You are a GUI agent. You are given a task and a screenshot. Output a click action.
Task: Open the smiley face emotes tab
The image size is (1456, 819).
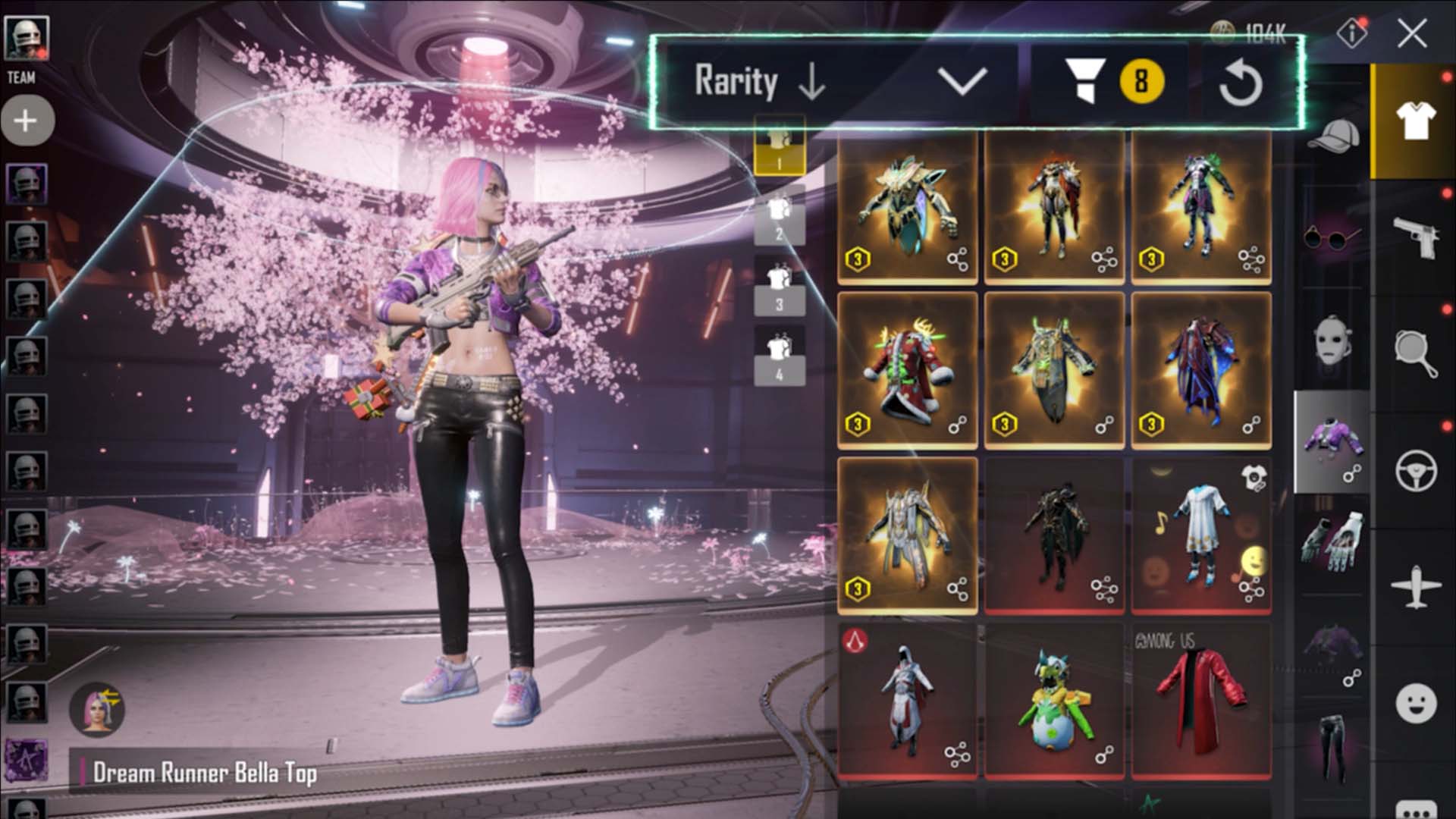[x=1415, y=703]
